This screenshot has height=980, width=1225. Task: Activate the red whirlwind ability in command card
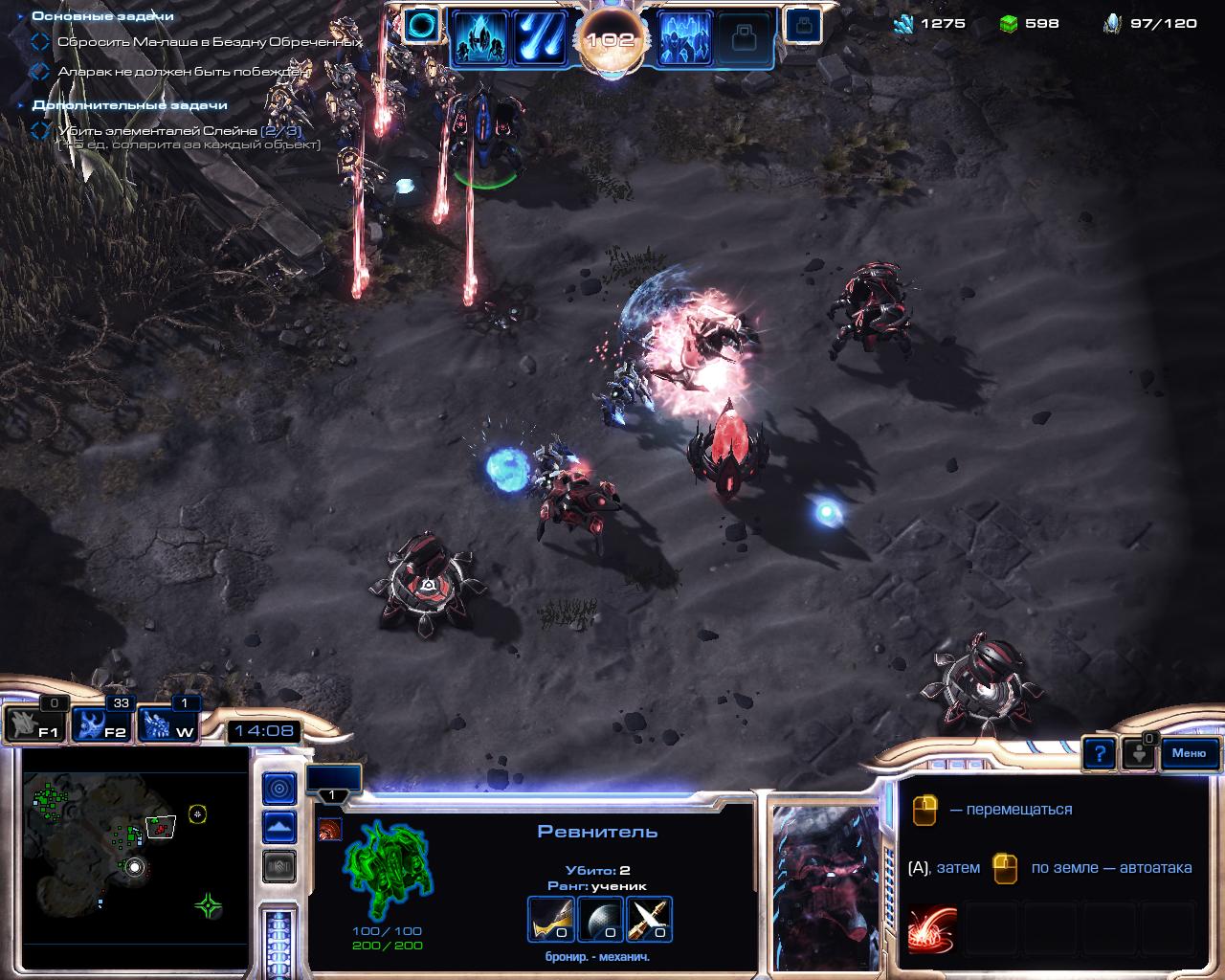pyautogui.click(x=932, y=927)
